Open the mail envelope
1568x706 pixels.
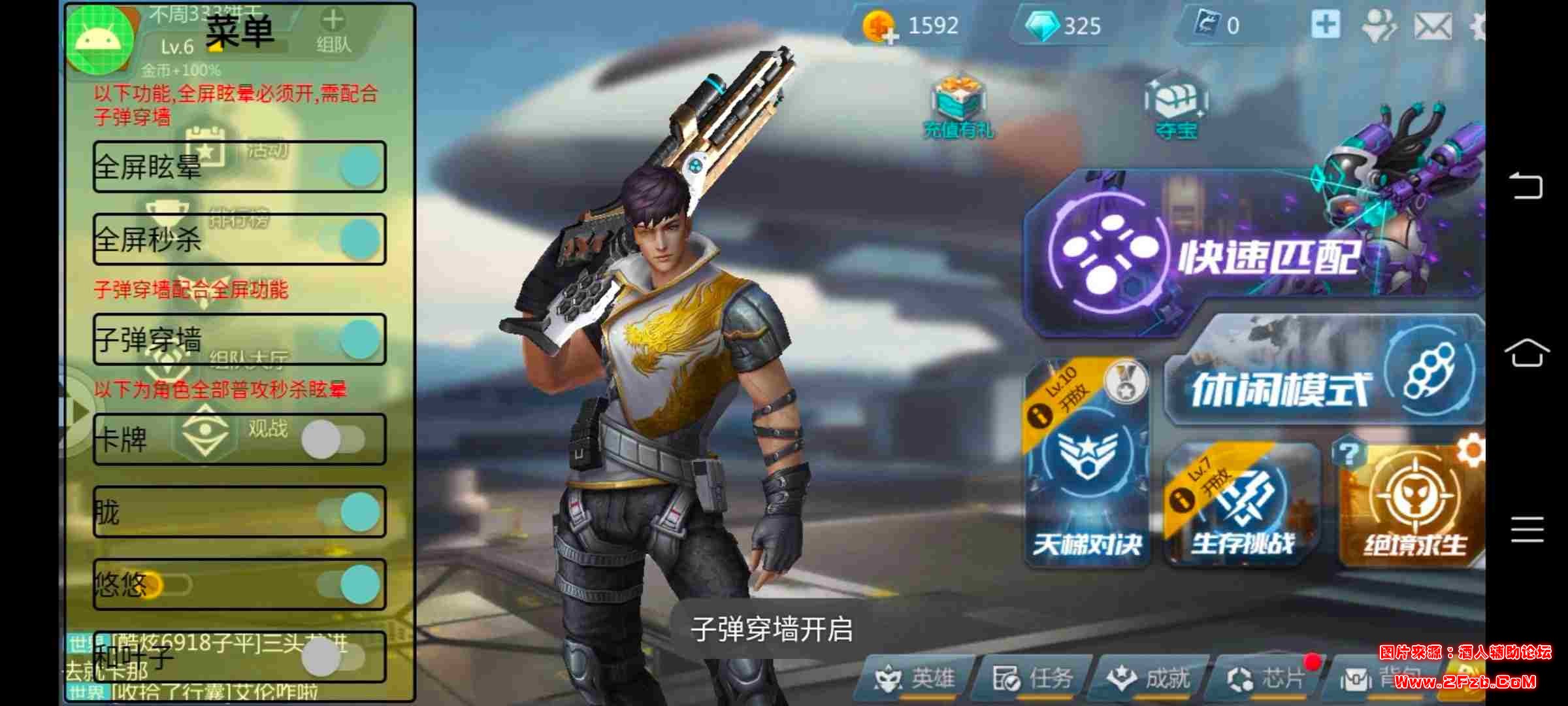click(x=1433, y=26)
